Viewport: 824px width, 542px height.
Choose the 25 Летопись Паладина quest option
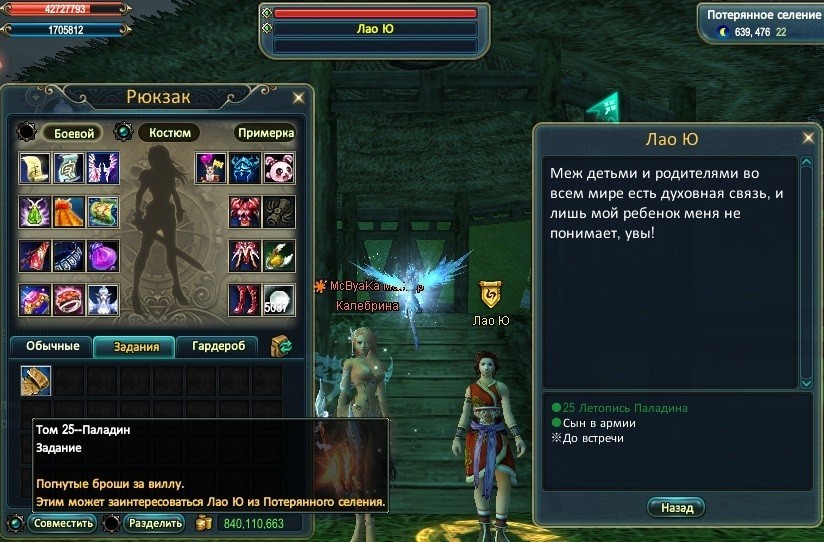(x=625, y=408)
